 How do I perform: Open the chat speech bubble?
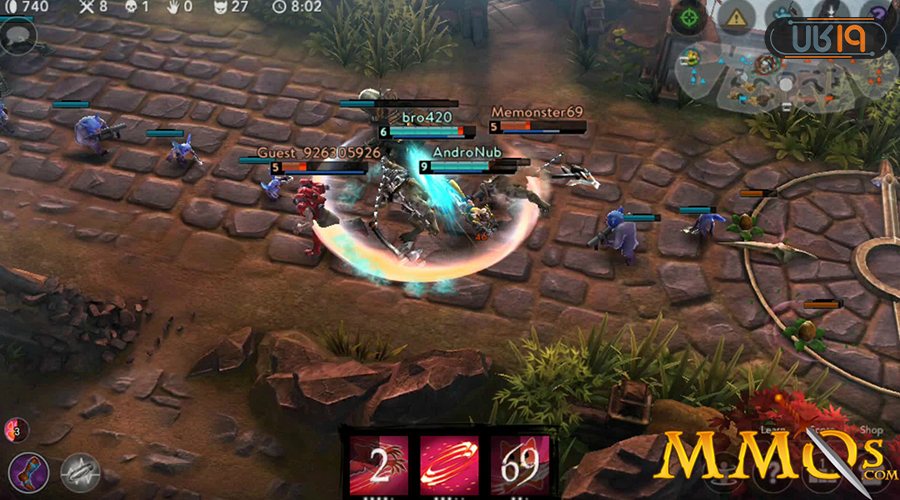[18, 36]
